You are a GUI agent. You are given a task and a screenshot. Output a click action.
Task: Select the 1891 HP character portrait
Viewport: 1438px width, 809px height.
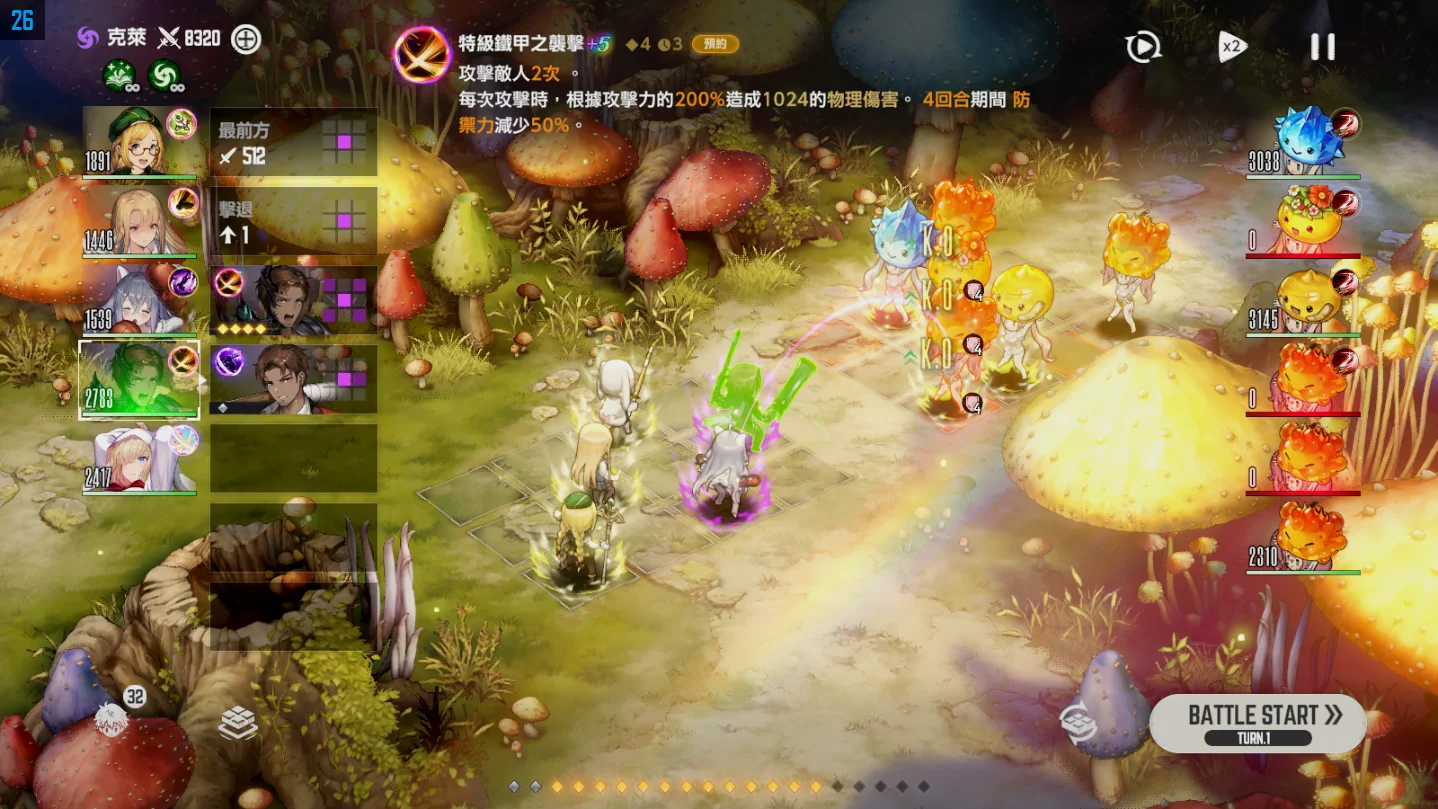pos(139,142)
